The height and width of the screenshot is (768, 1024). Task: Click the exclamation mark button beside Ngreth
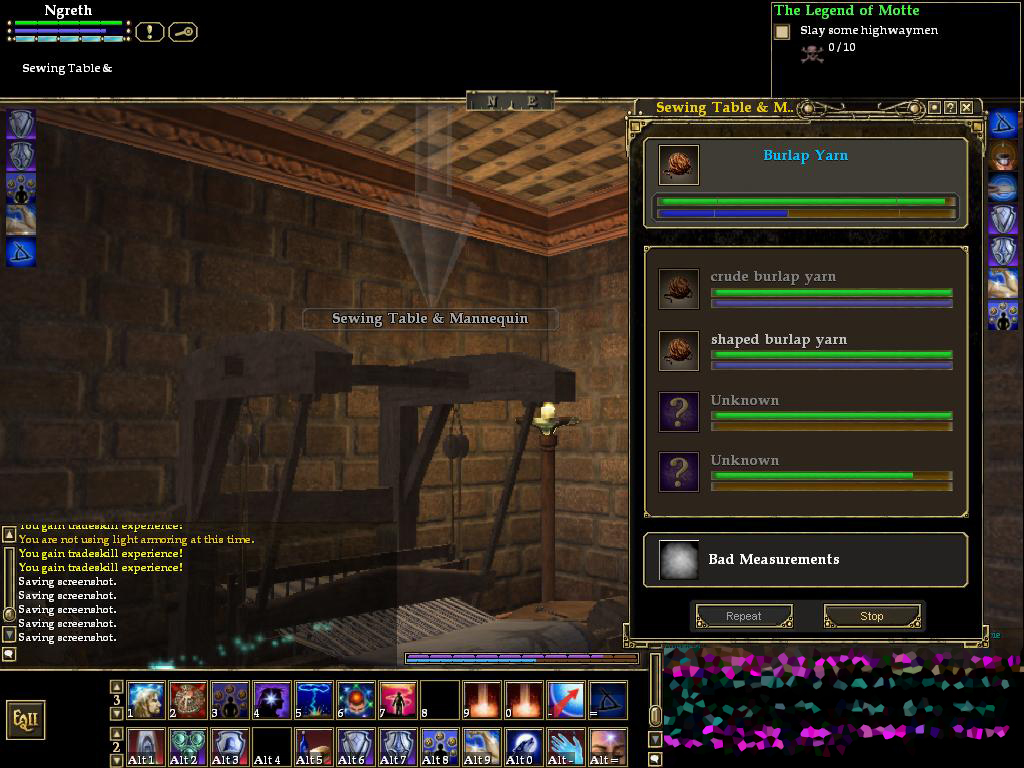[x=149, y=32]
